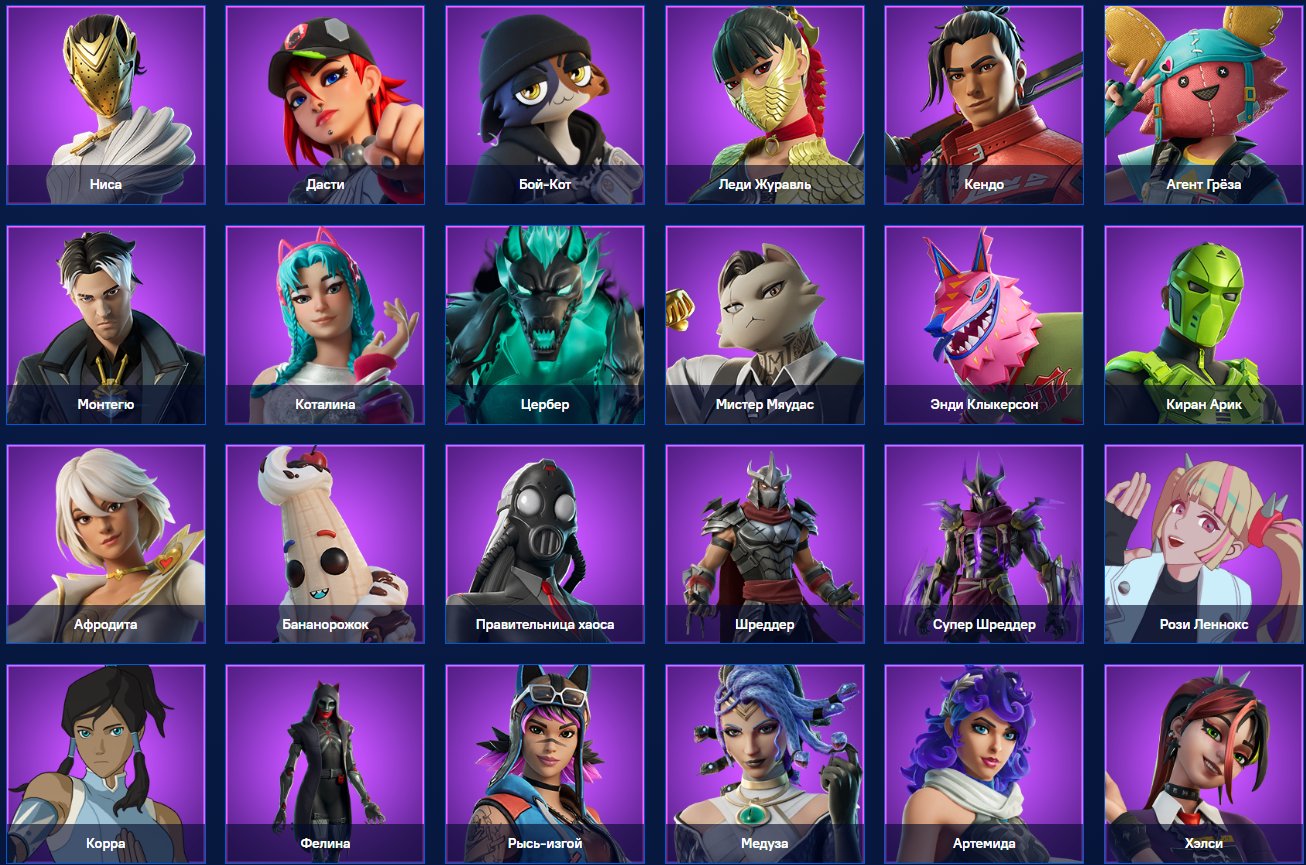
Task: Click the Бананорожок skin thumbnail
Action: [325, 542]
